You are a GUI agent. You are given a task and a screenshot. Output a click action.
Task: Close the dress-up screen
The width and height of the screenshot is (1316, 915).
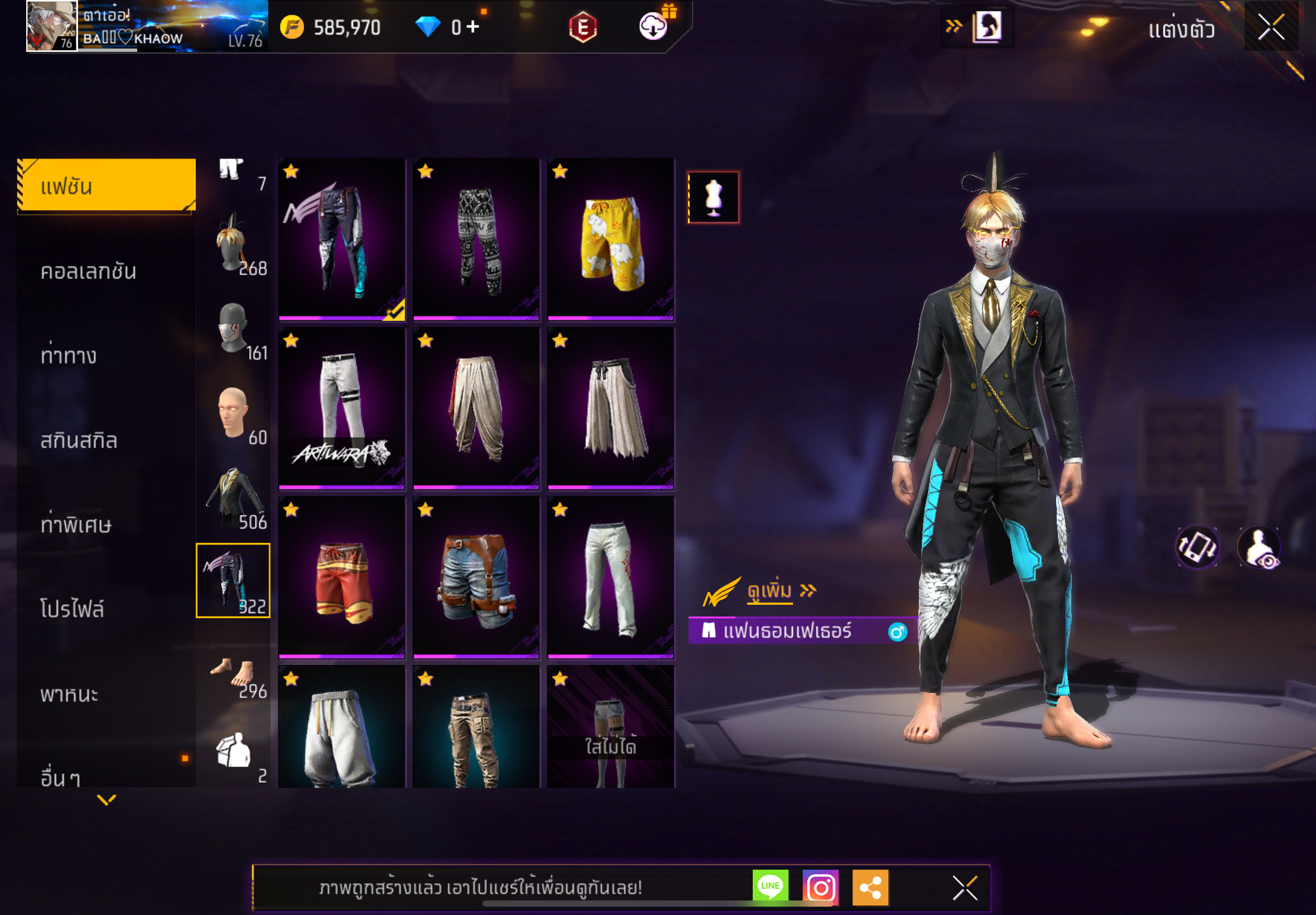pos(1271,27)
